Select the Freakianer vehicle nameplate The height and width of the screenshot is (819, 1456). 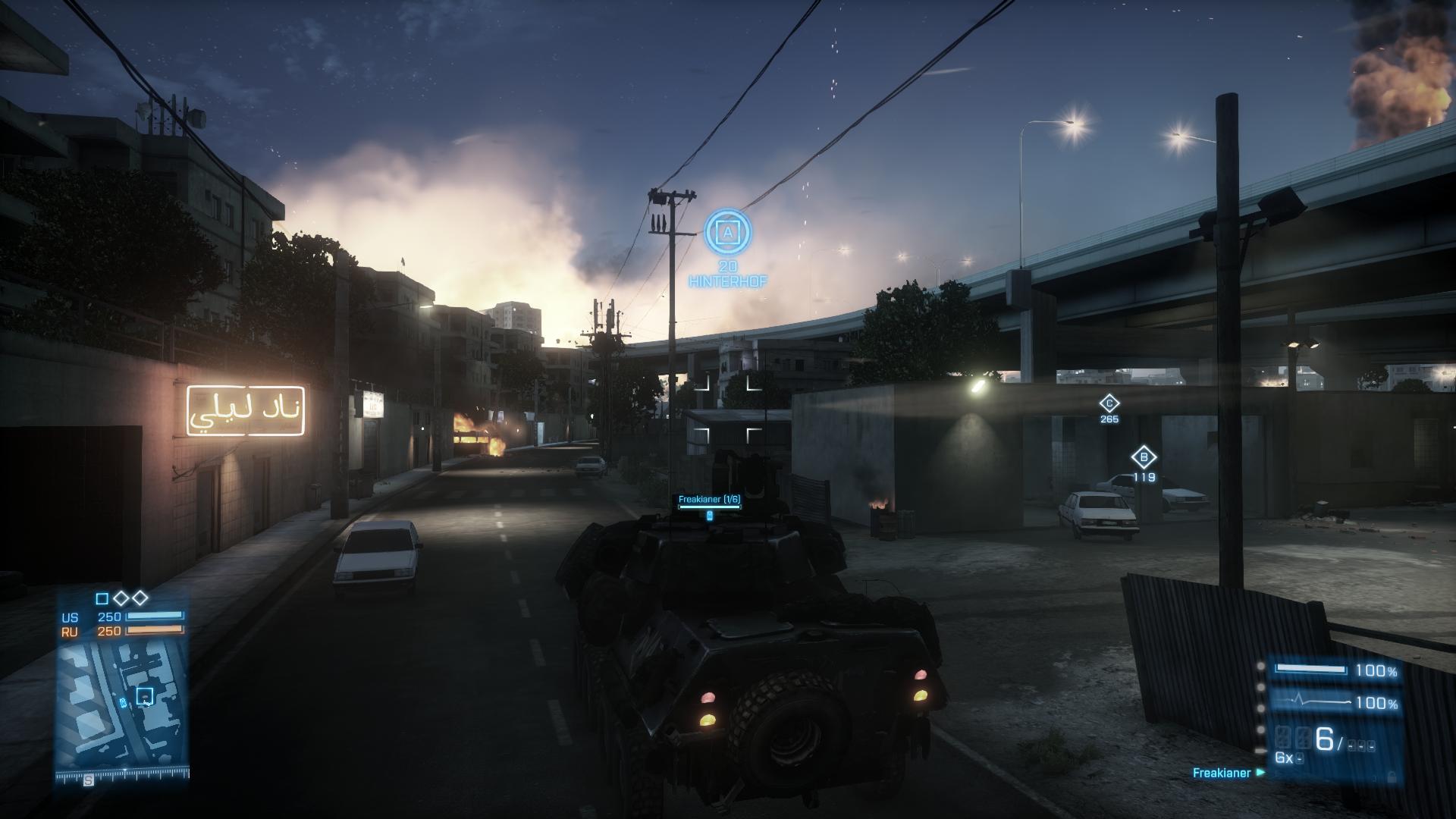point(709,500)
